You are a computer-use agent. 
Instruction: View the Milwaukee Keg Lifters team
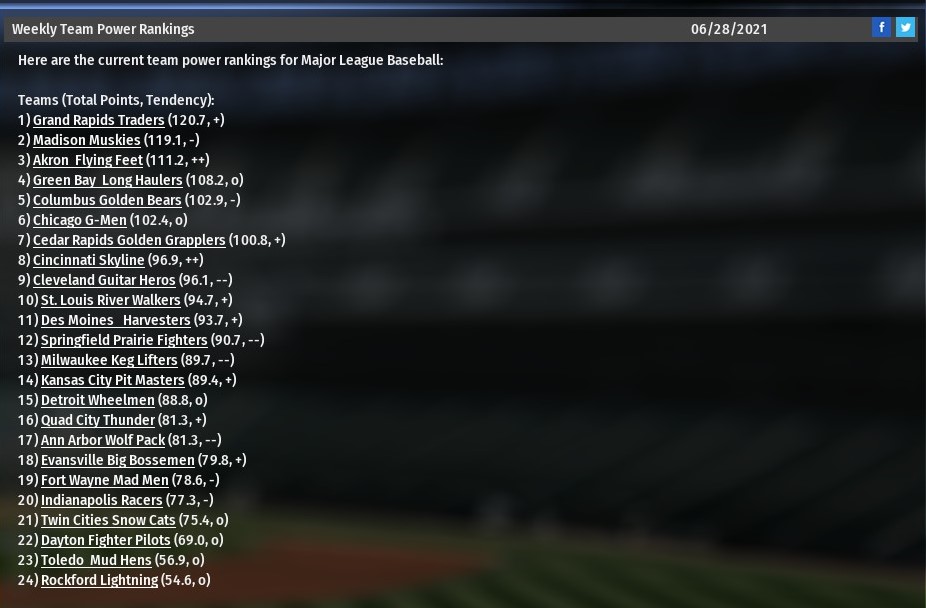[109, 360]
